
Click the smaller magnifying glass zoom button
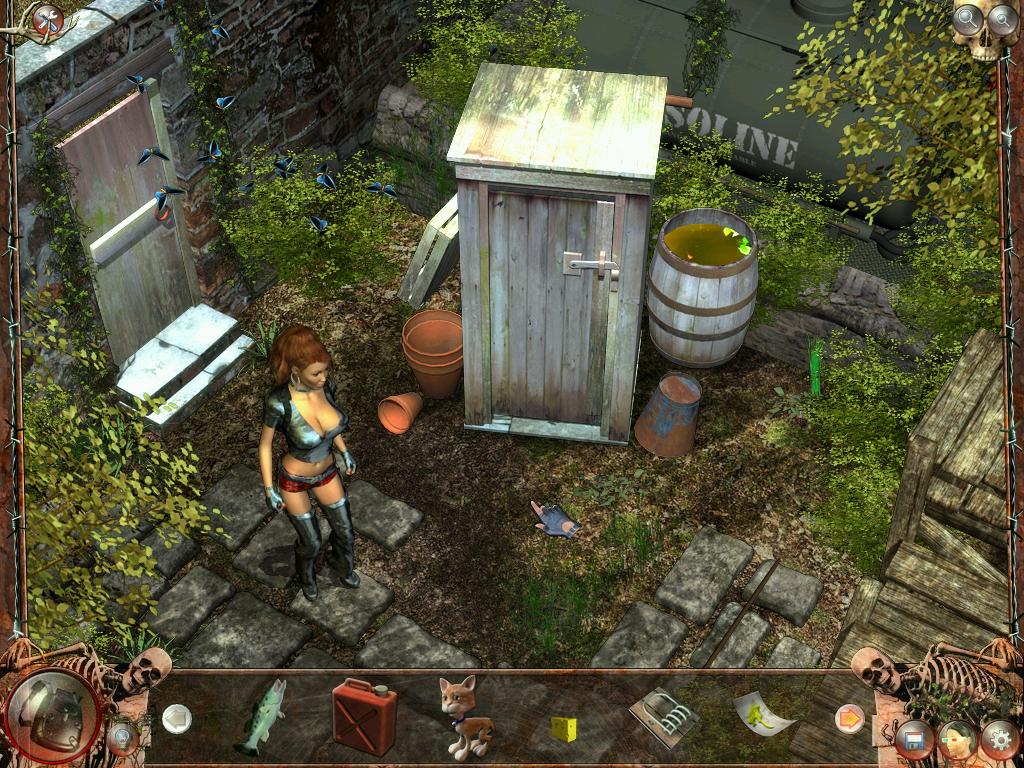1001,17
